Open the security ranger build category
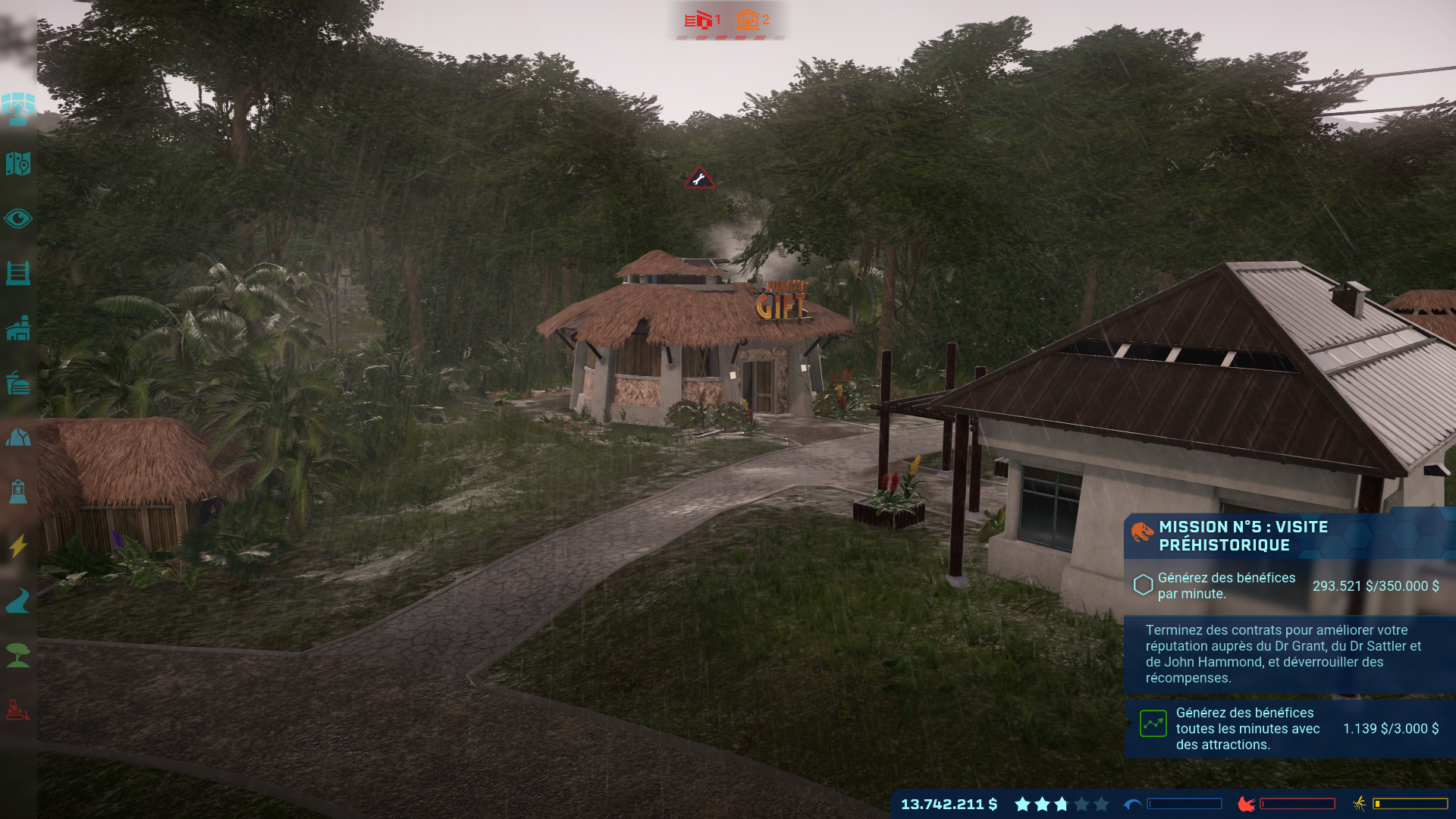The width and height of the screenshot is (1456, 819). [x=18, y=491]
